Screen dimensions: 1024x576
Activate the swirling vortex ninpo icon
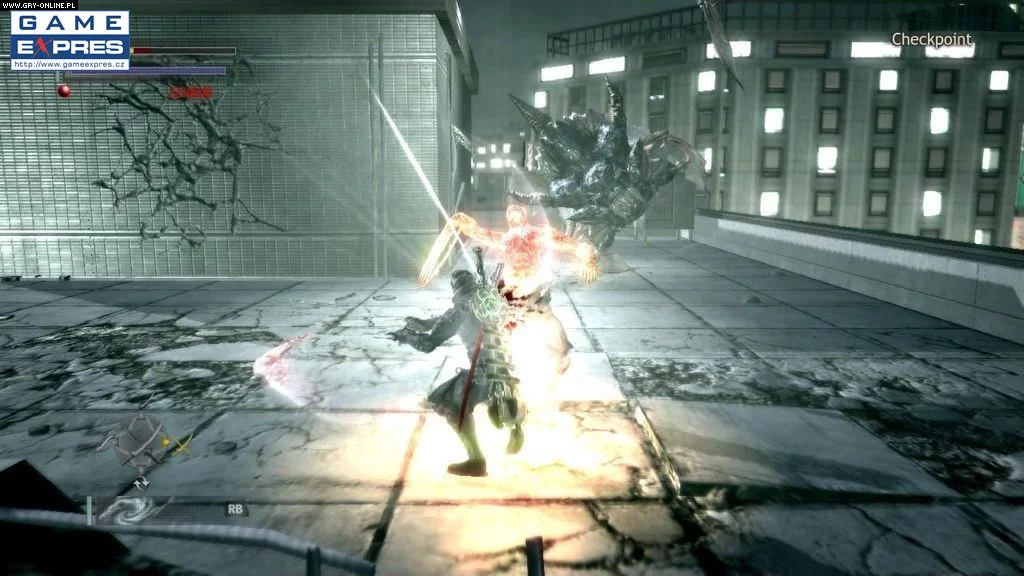pyautogui.click(x=126, y=511)
